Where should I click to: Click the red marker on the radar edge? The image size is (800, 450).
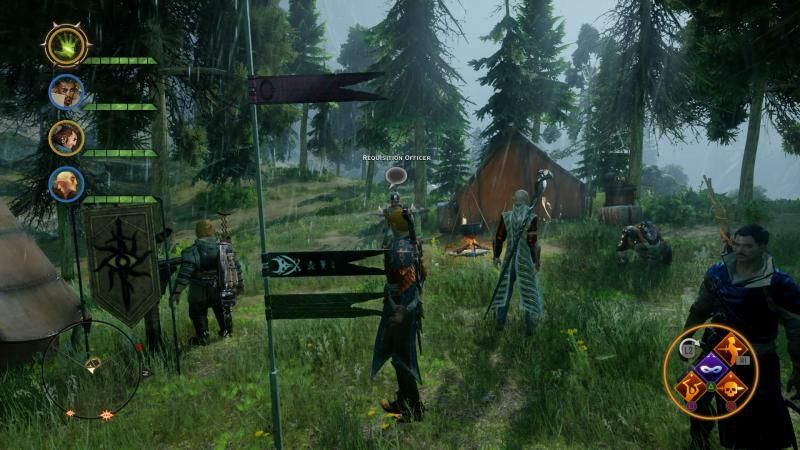tap(139, 347)
